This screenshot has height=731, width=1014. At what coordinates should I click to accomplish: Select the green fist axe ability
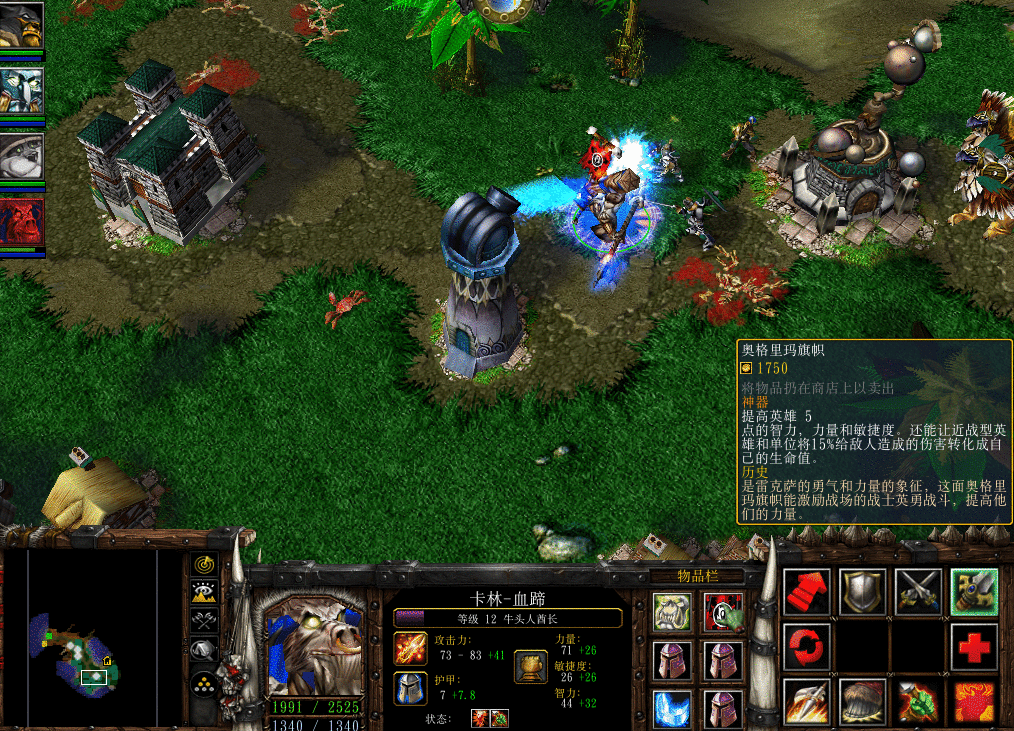pyautogui.click(x=918, y=702)
